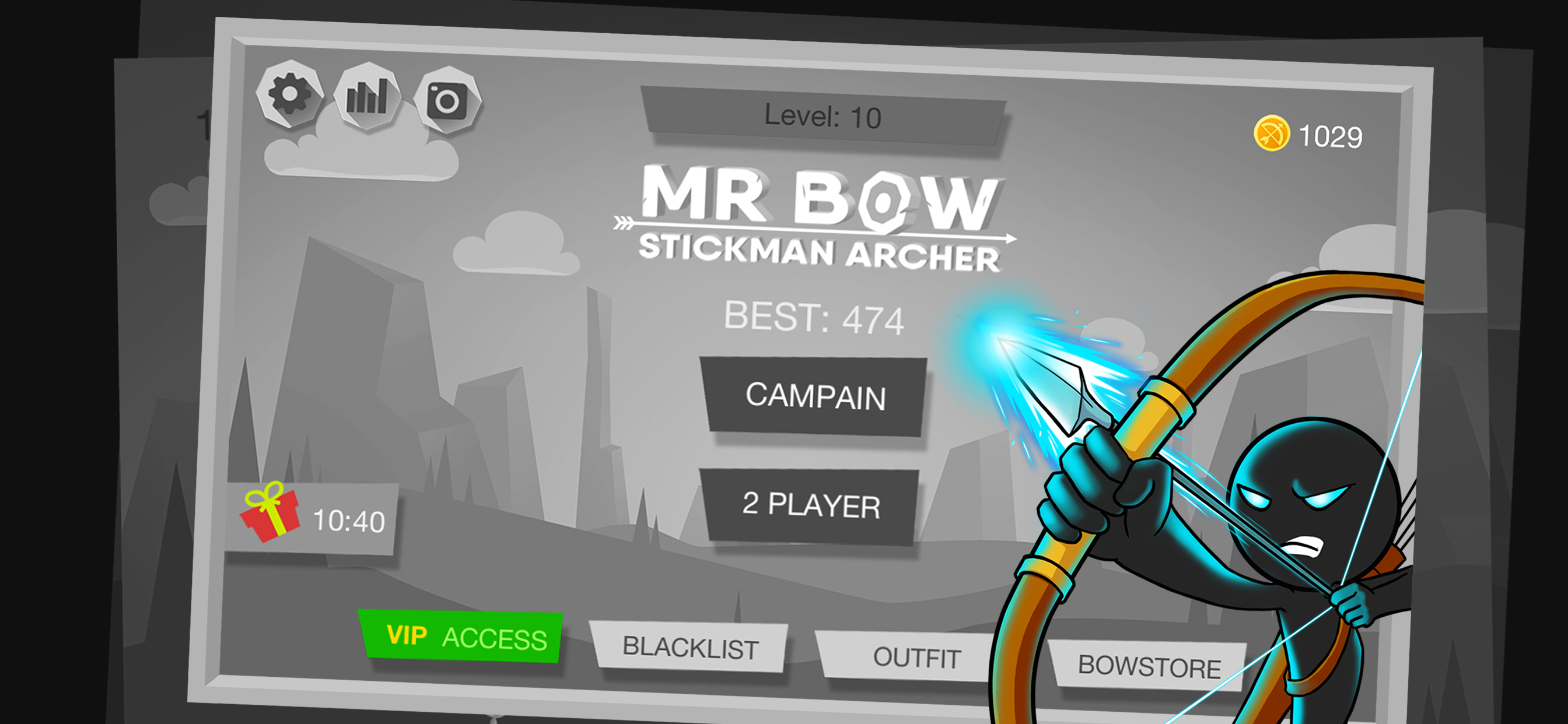Start a CAMPAIN game

point(815,398)
